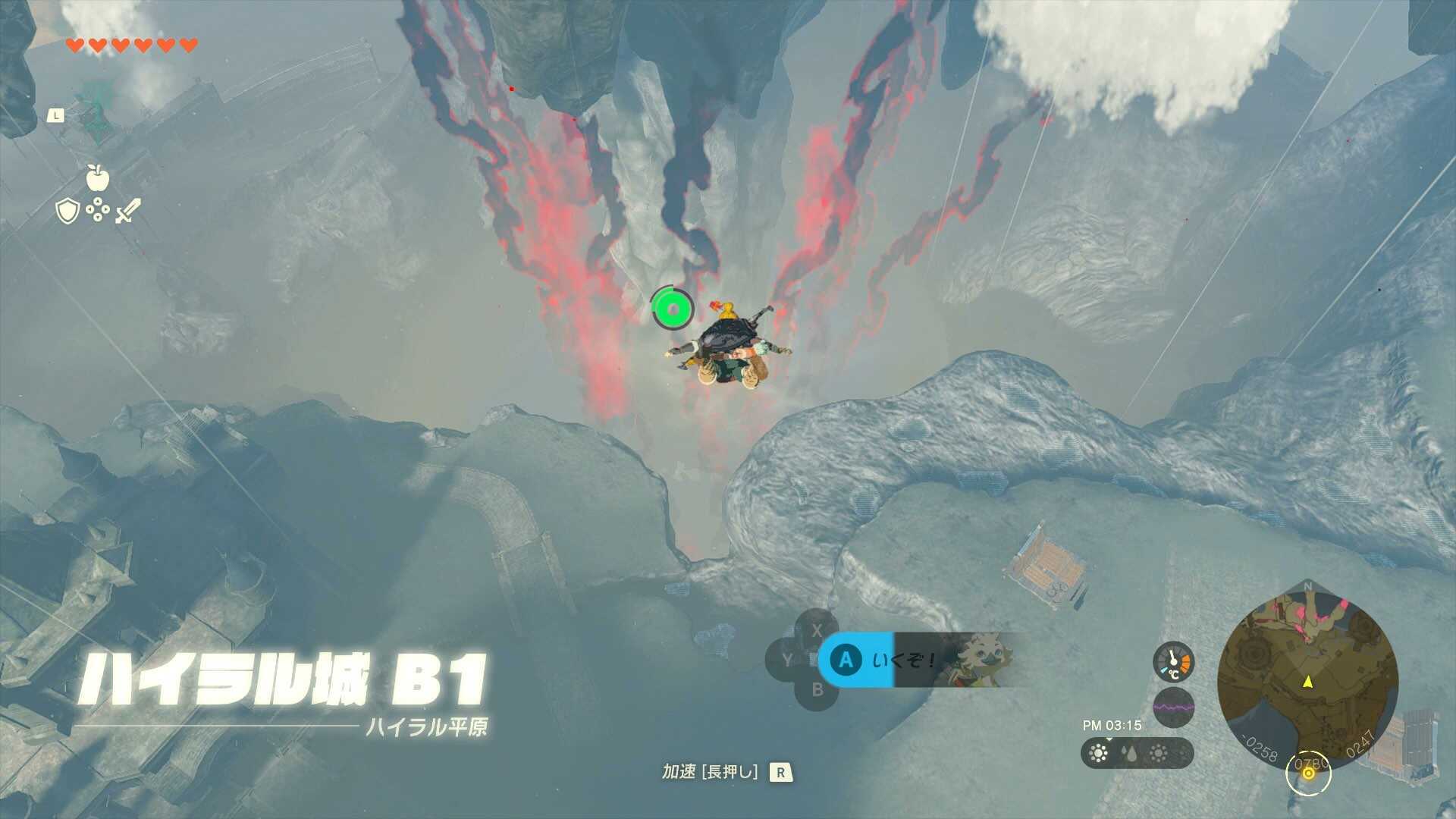The image size is (1456, 819).
Task: Click the N compass marker on the minimap
Action: point(1307,586)
